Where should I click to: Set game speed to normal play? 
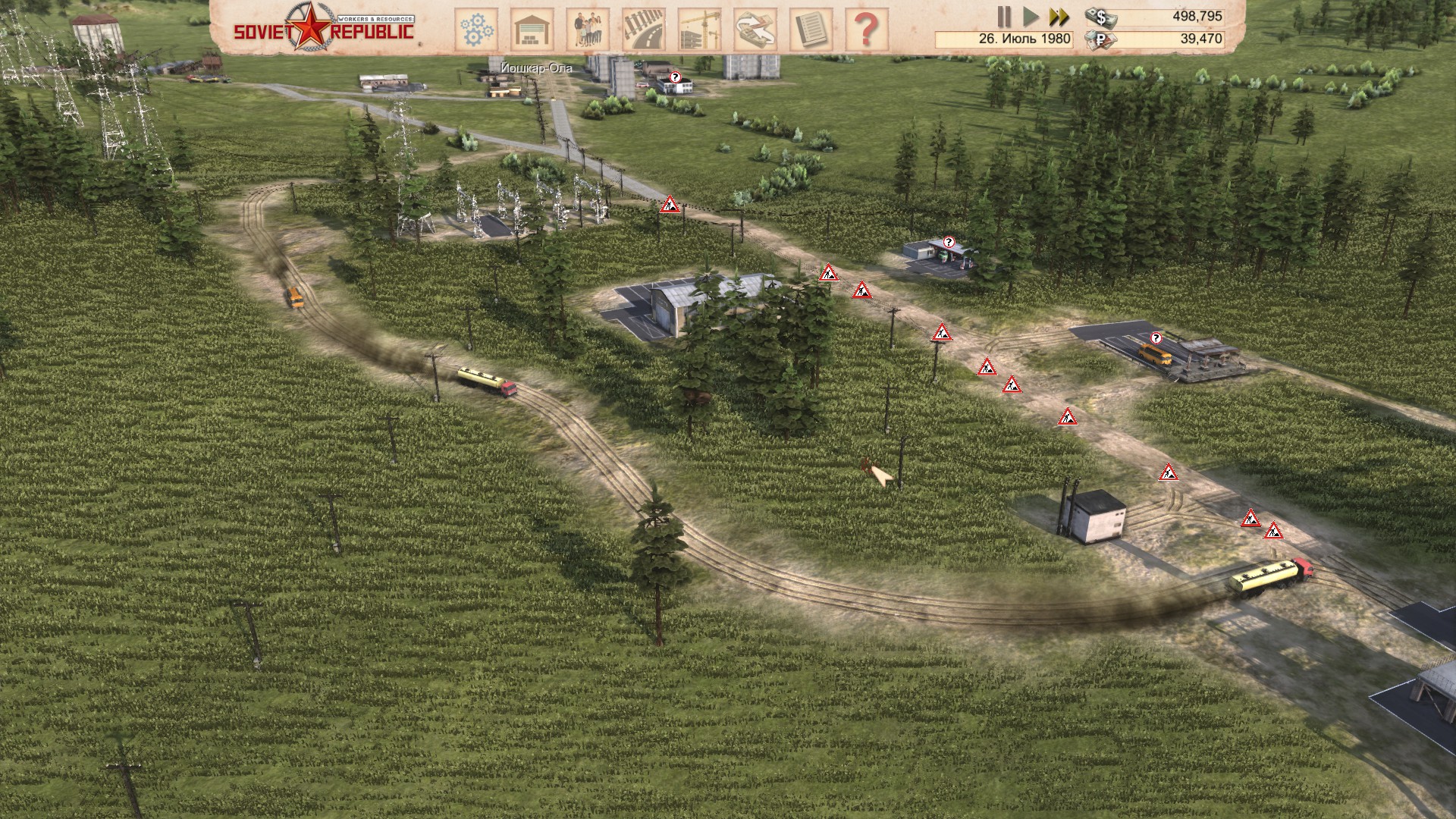click(x=1031, y=17)
